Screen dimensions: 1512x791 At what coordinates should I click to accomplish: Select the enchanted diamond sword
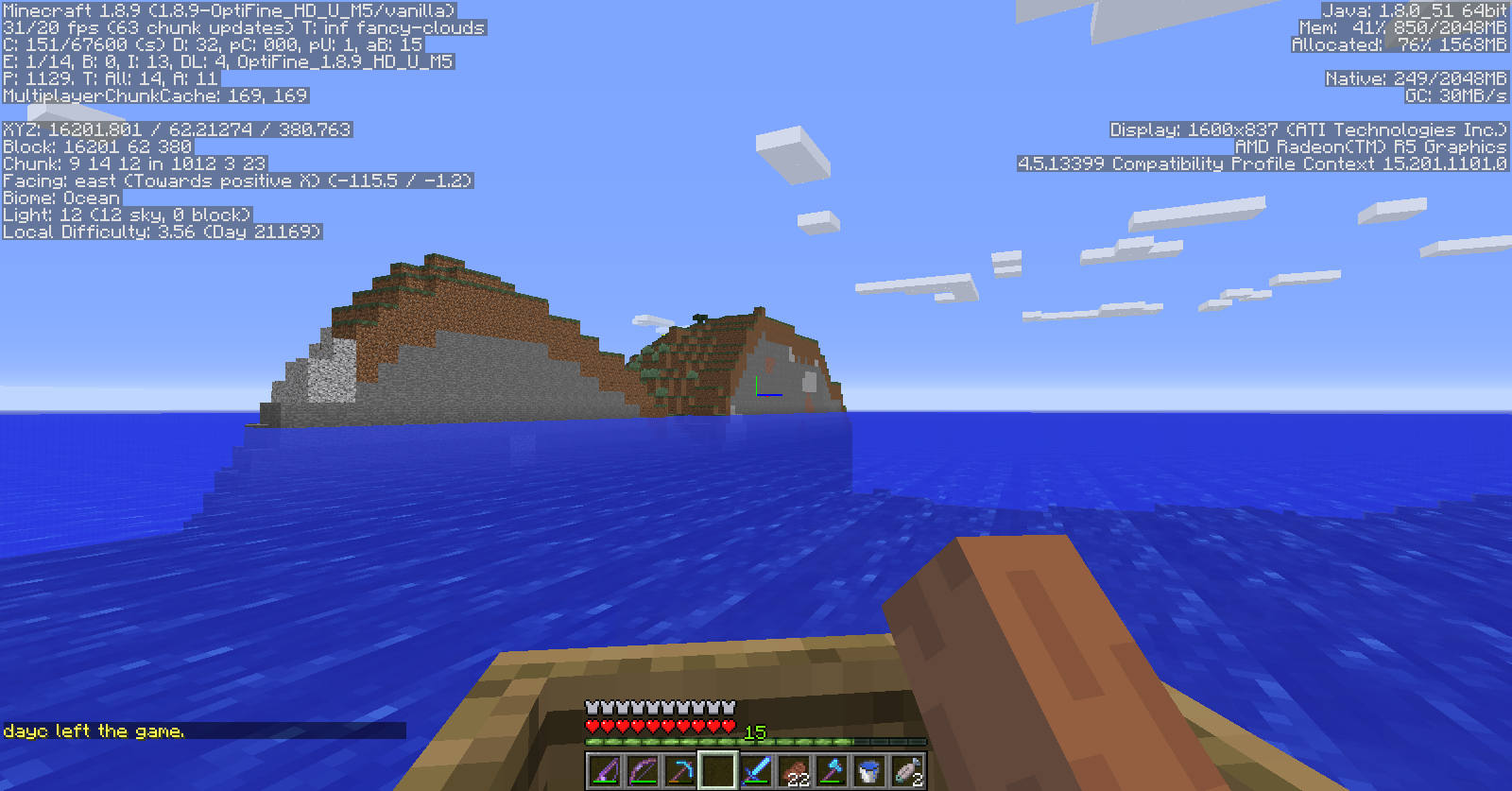(756, 770)
